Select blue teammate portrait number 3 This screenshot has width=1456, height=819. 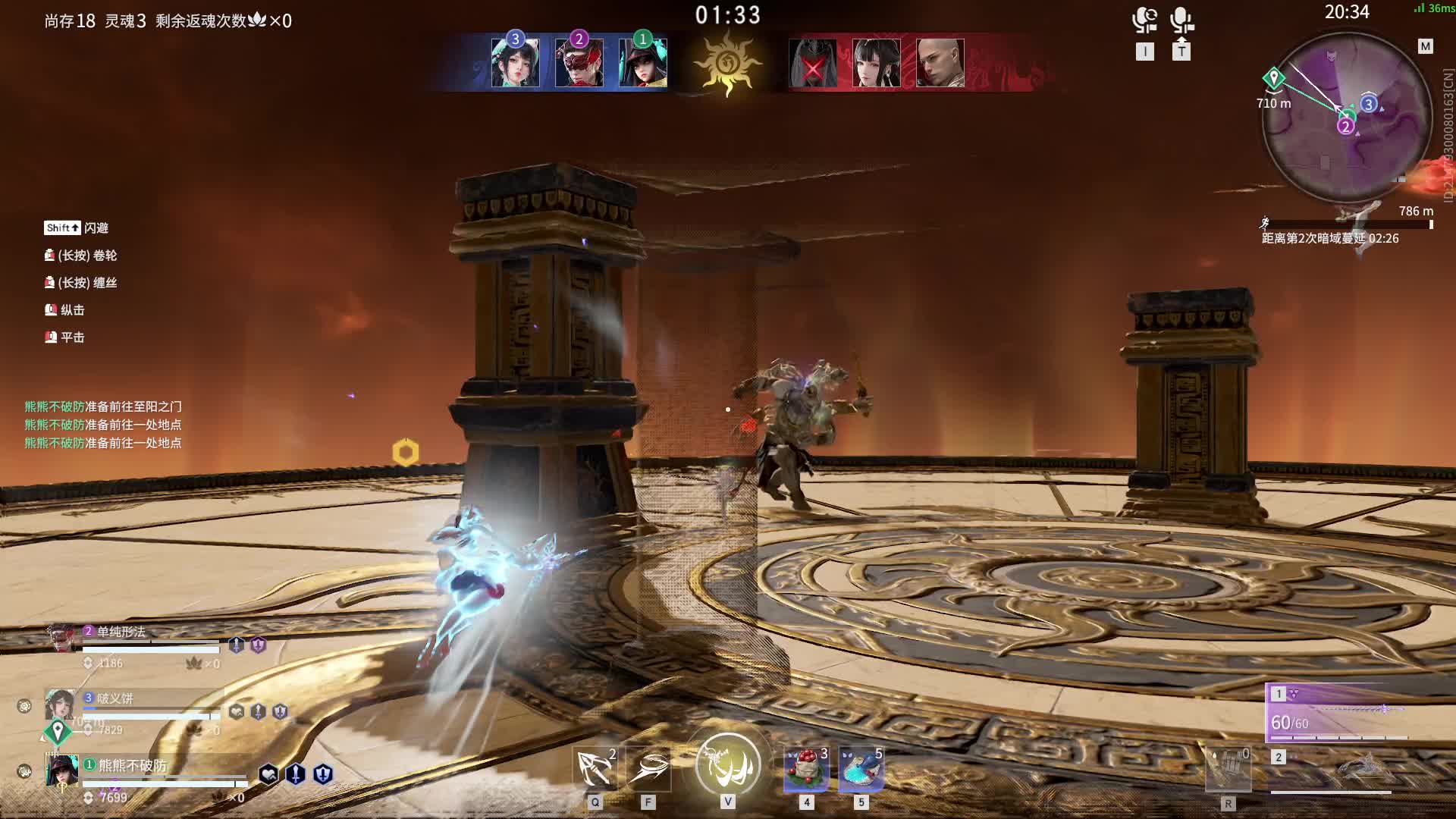click(x=516, y=63)
